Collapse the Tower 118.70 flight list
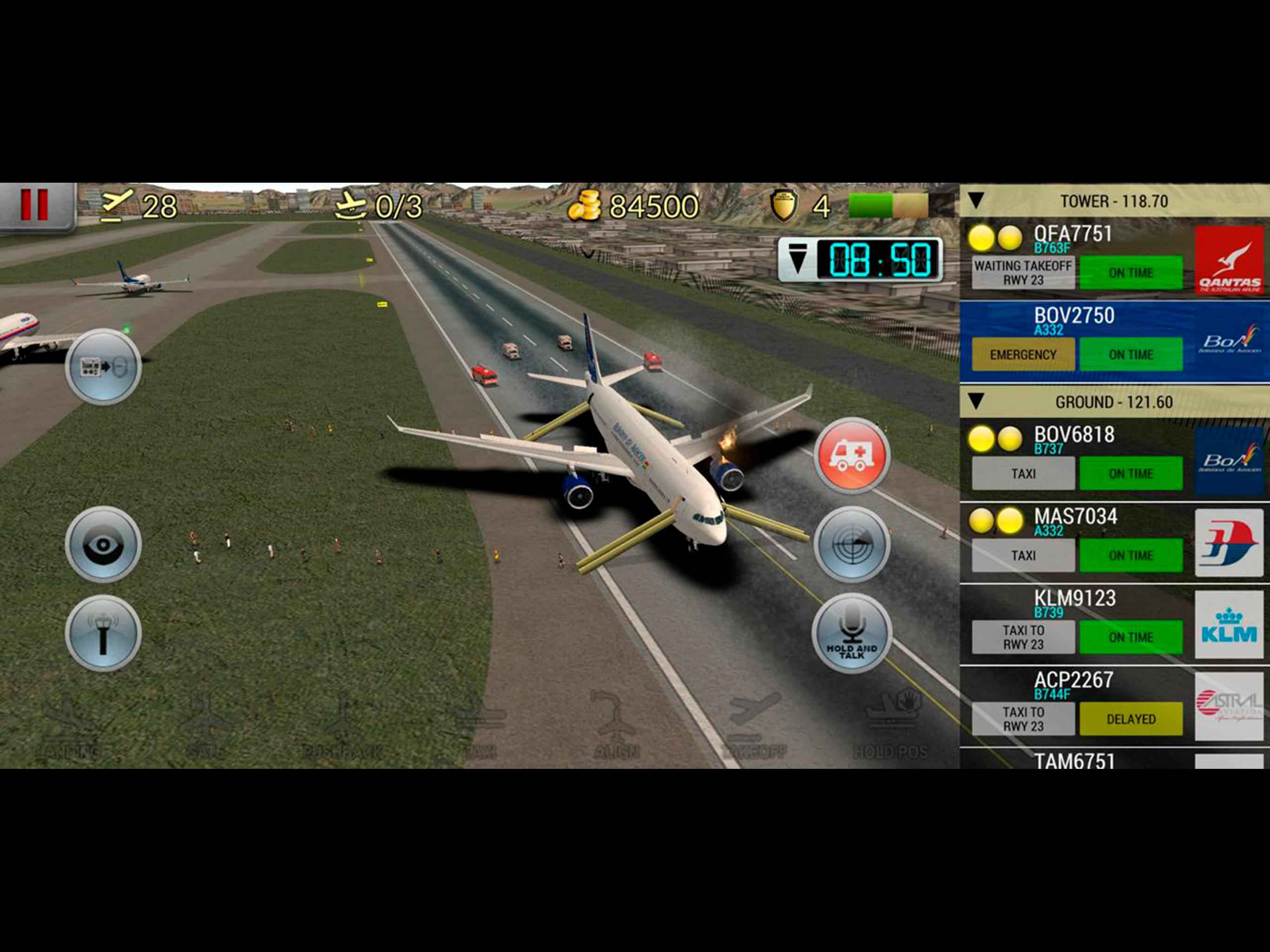 (x=976, y=201)
